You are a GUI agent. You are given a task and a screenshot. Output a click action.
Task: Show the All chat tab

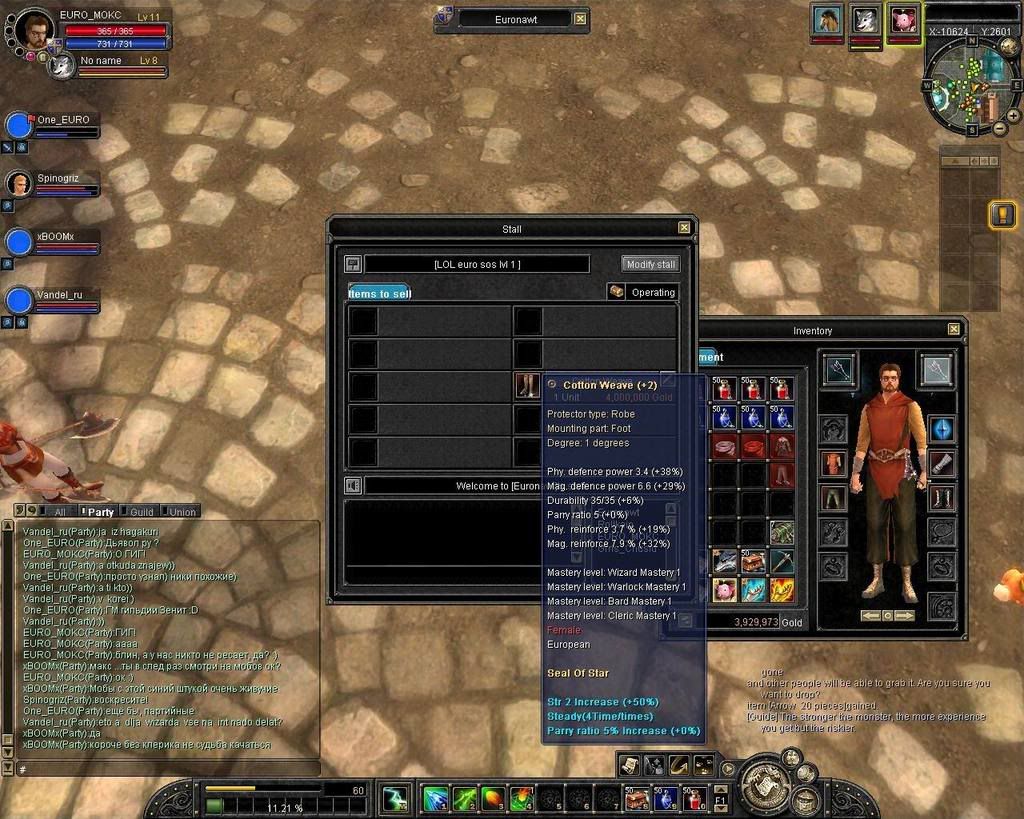click(x=60, y=512)
